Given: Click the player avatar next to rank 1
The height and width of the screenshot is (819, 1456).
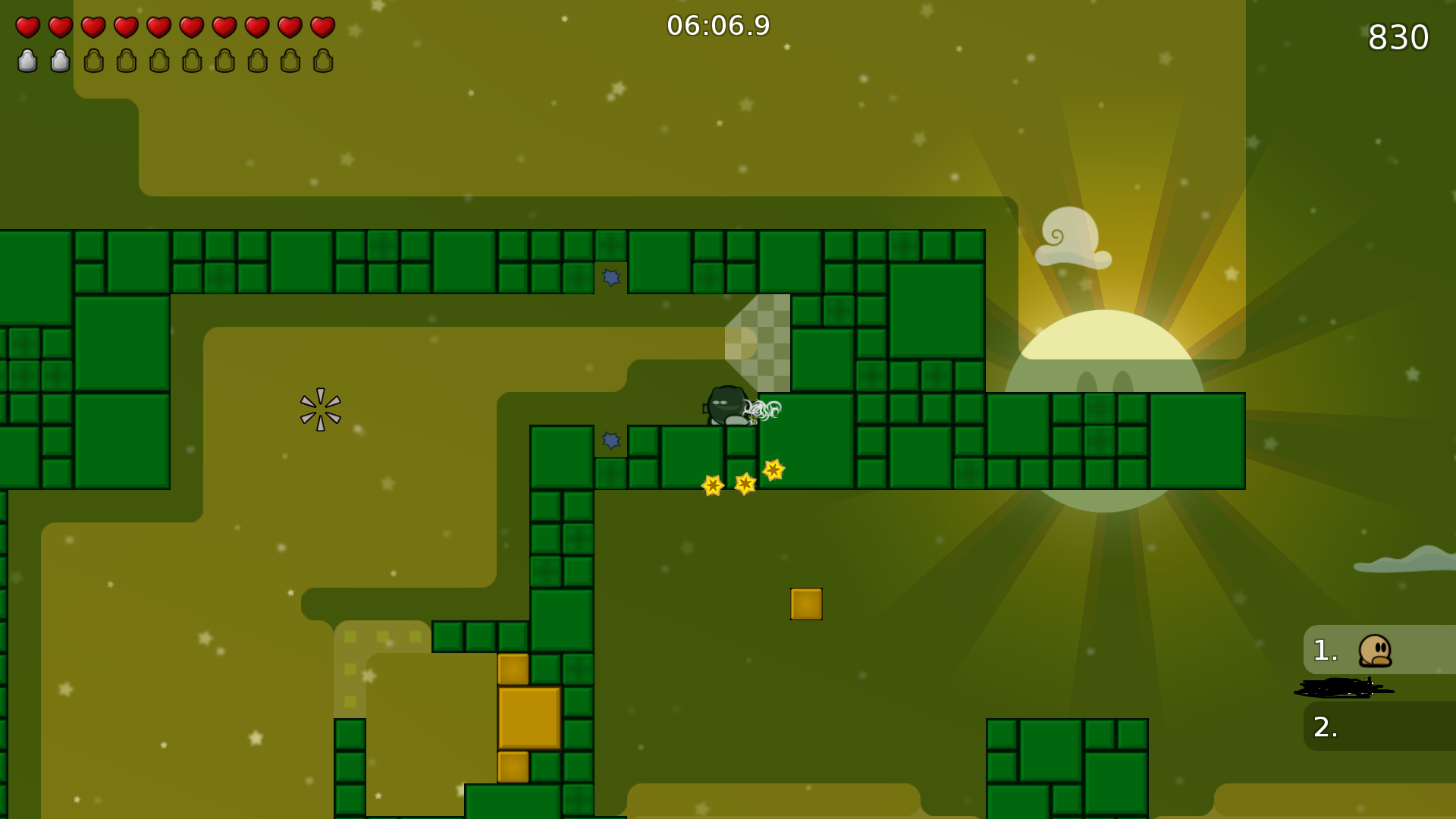Looking at the screenshot, I should (1376, 652).
